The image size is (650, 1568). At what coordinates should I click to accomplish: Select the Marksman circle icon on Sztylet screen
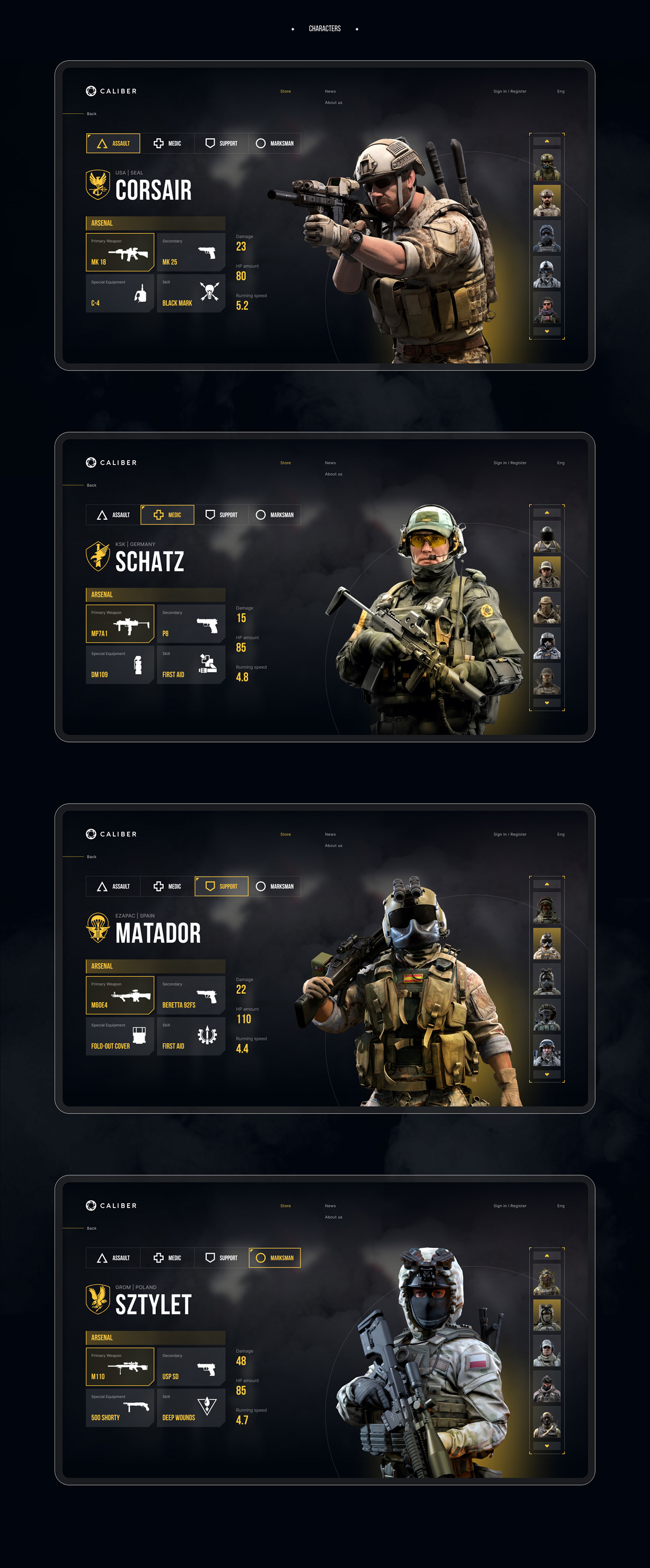point(262,1258)
